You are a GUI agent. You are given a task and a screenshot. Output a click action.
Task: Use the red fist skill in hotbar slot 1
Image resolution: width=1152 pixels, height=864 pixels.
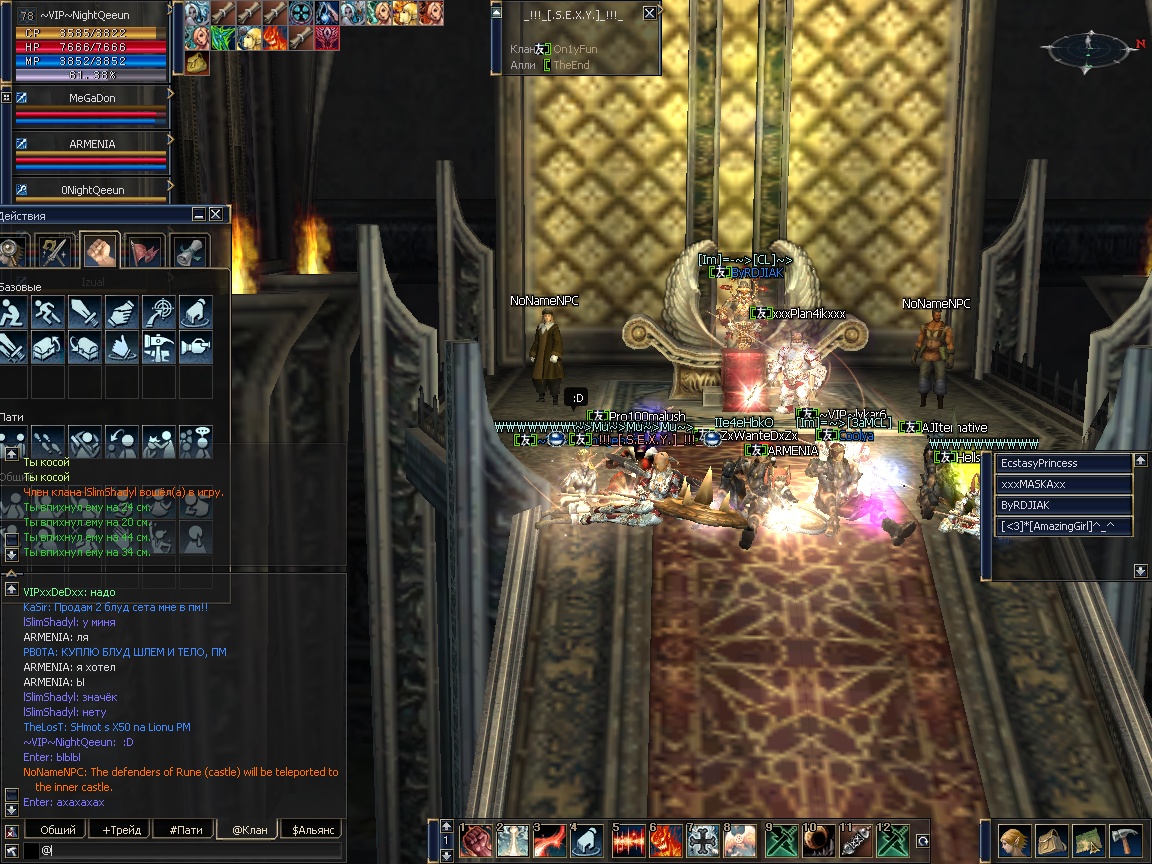(475, 841)
